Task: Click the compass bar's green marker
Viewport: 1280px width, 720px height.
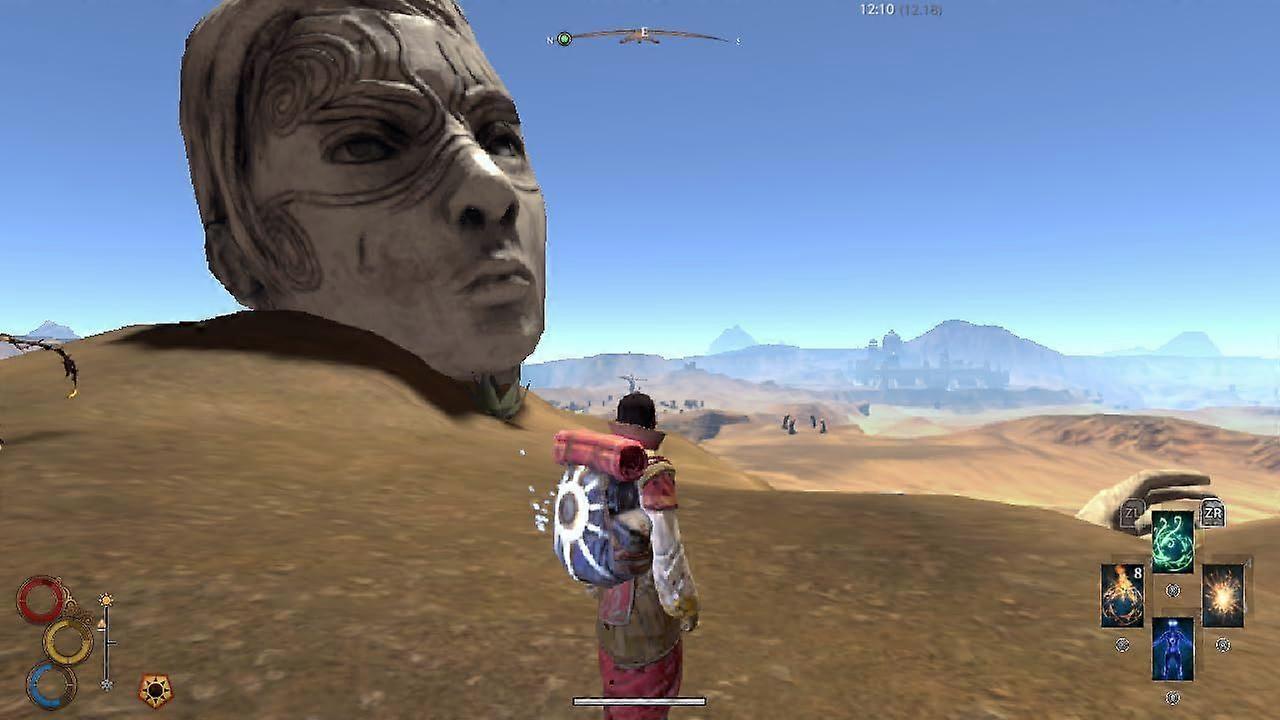Action: (x=564, y=39)
